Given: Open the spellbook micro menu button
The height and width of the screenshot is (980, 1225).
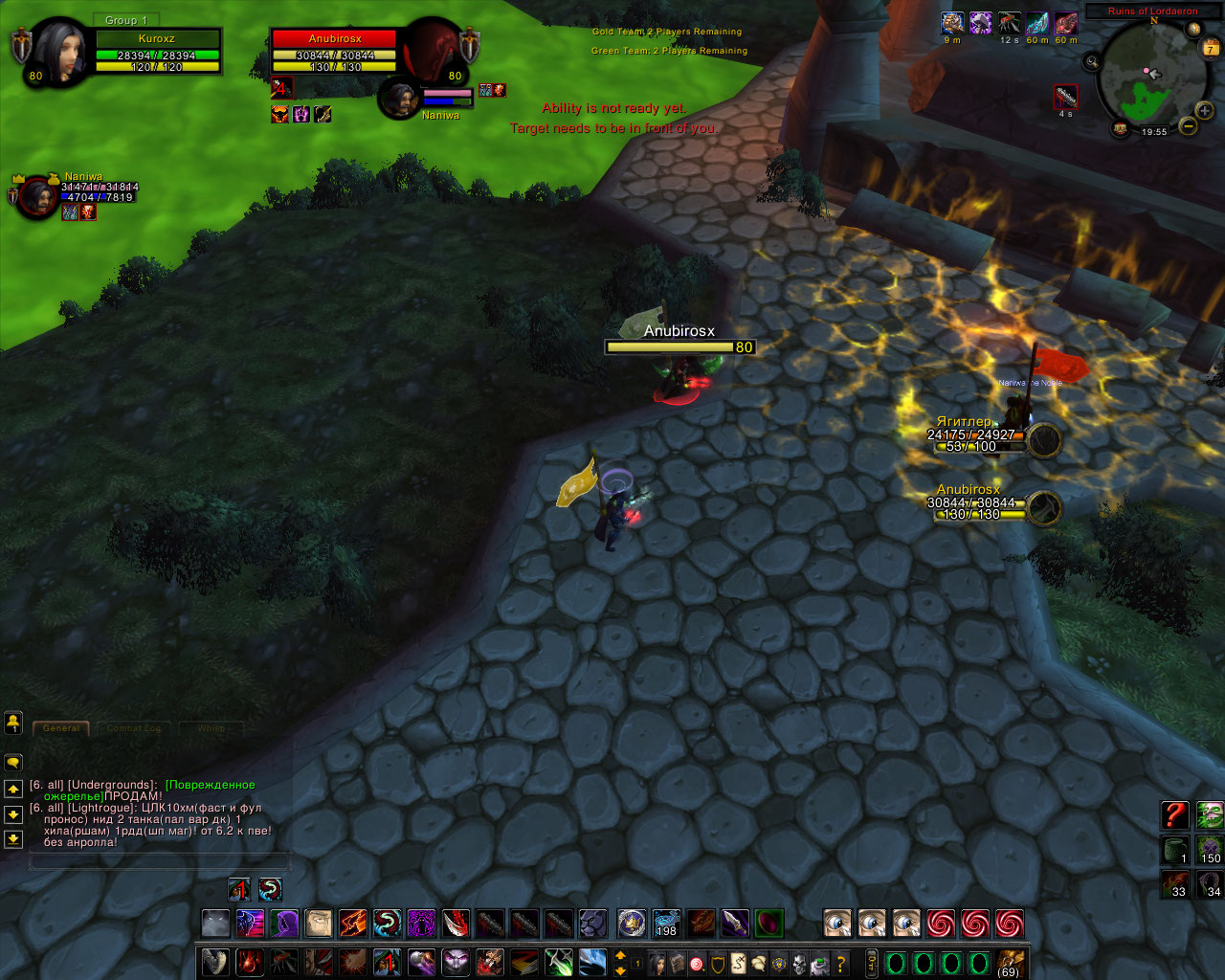Looking at the screenshot, I should [677, 963].
